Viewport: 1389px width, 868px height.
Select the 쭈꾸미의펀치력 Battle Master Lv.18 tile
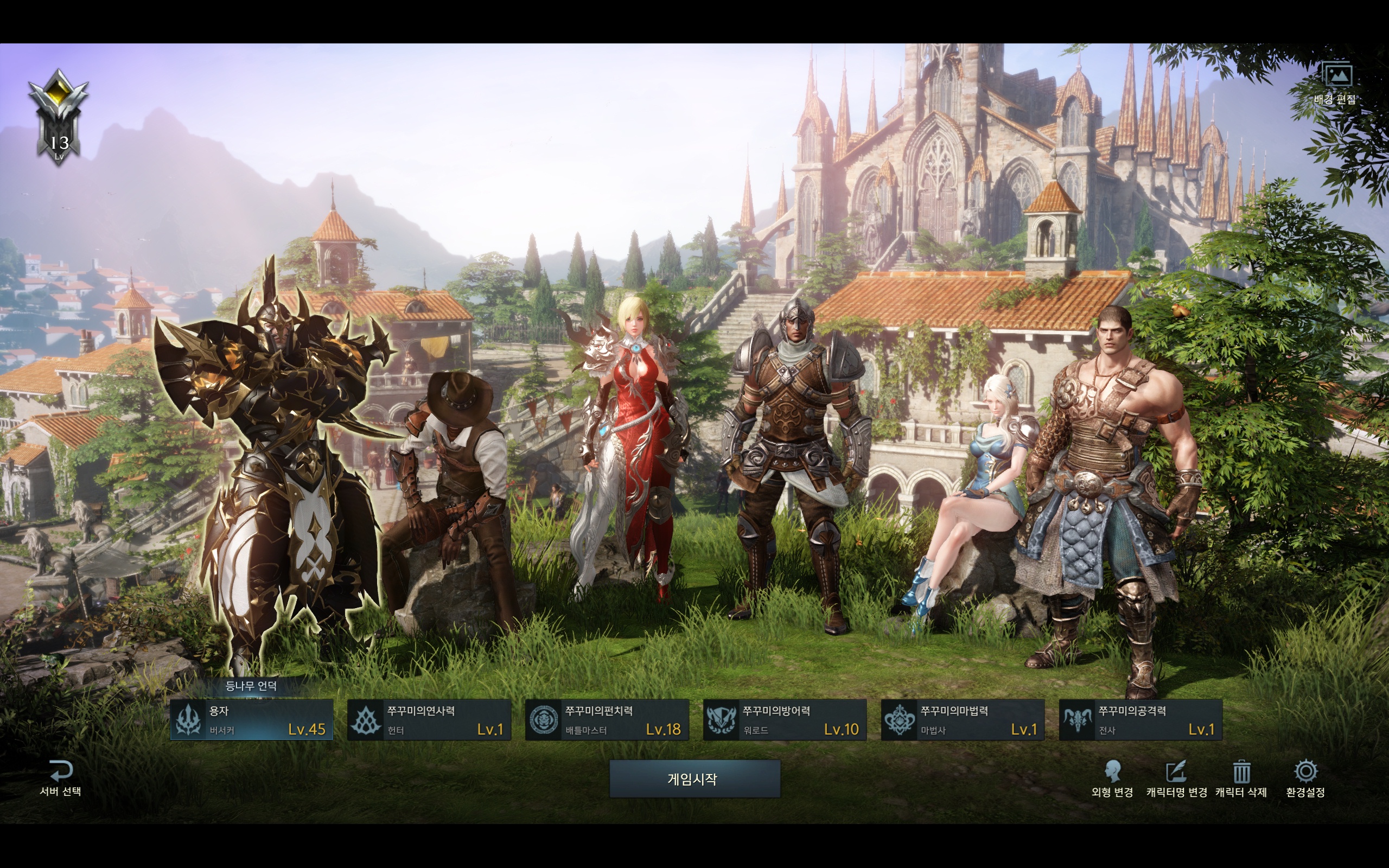coord(607,720)
